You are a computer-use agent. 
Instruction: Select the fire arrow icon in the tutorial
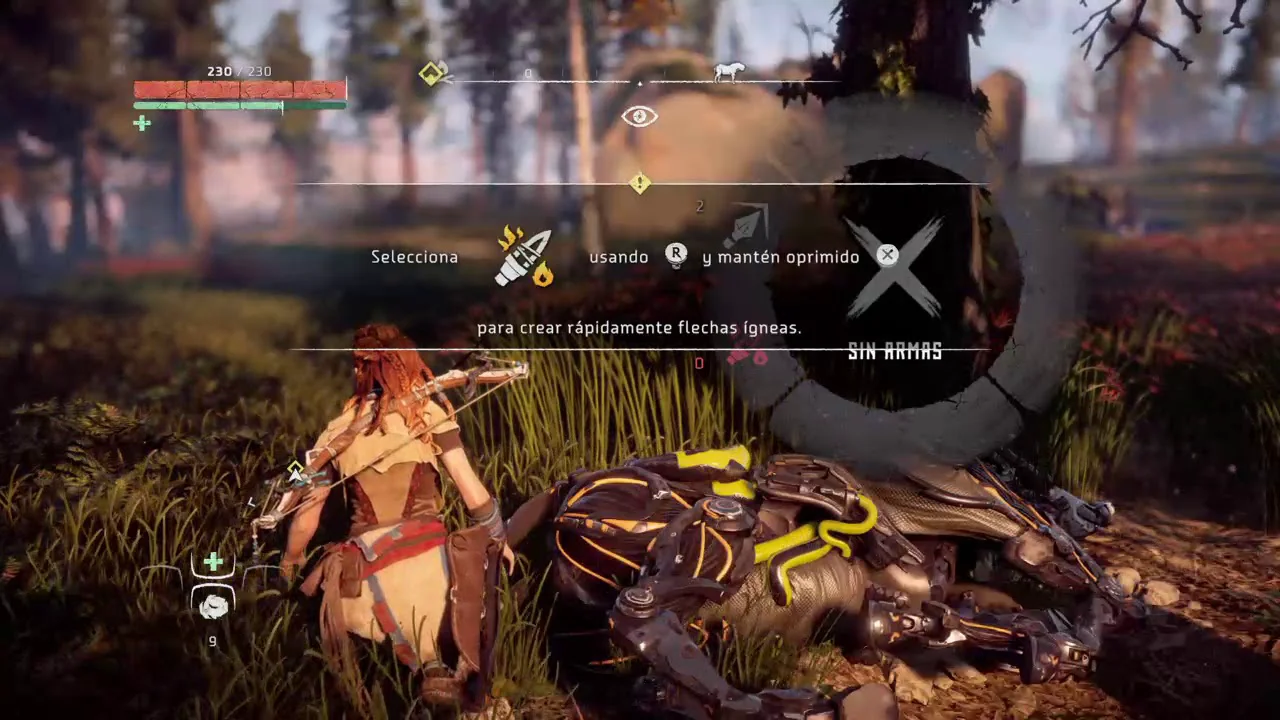tap(525, 258)
